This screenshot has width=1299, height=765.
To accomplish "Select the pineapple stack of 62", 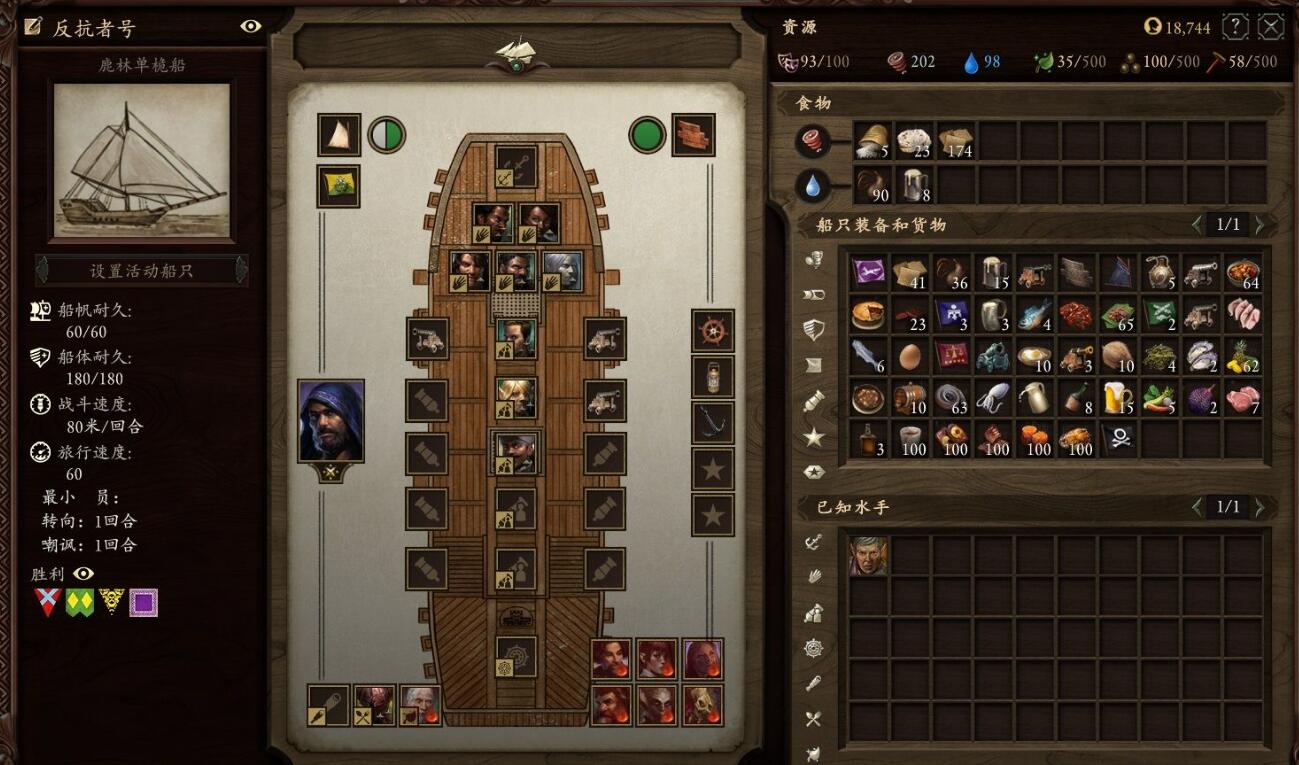I will [1243, 356].
